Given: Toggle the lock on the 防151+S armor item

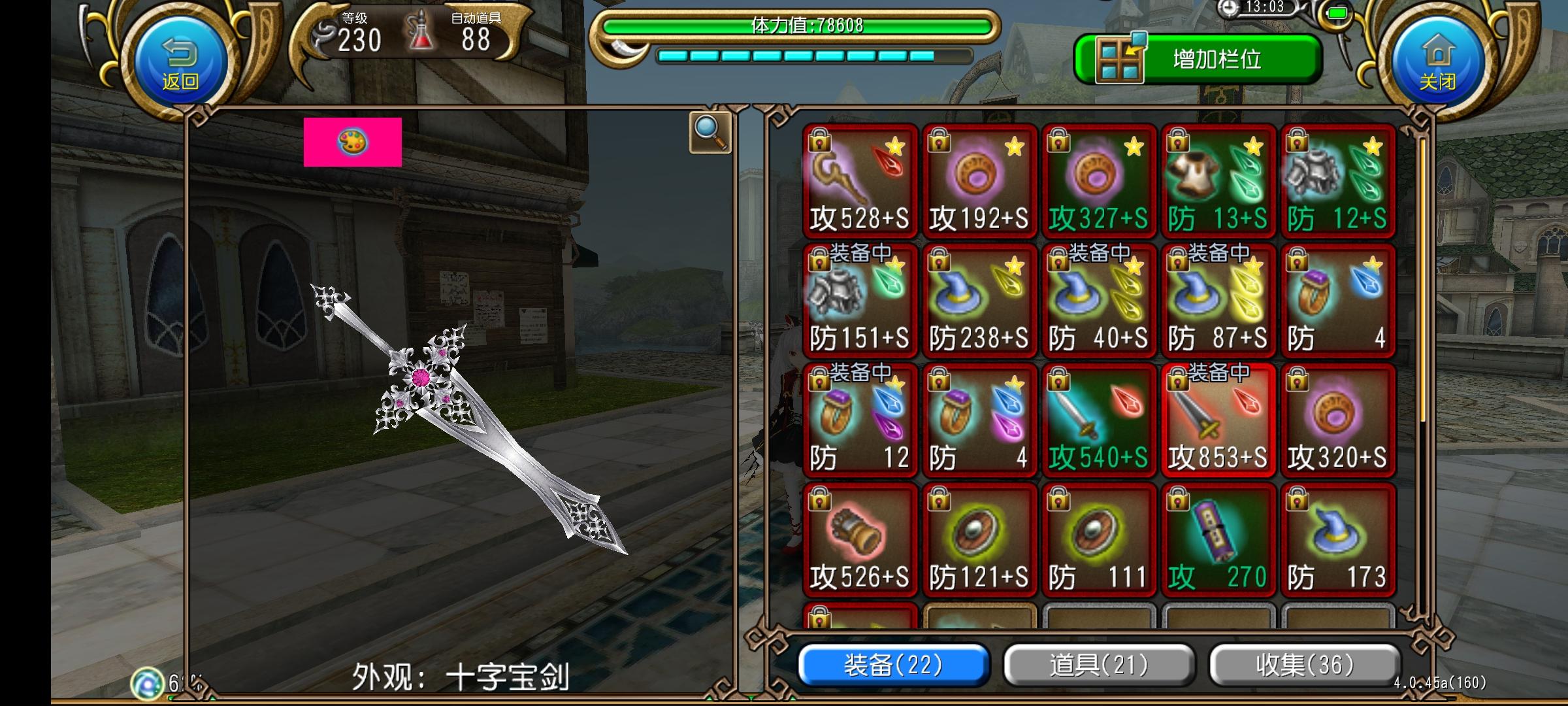Looking at the screenshot, I should (x=819, y=261).
